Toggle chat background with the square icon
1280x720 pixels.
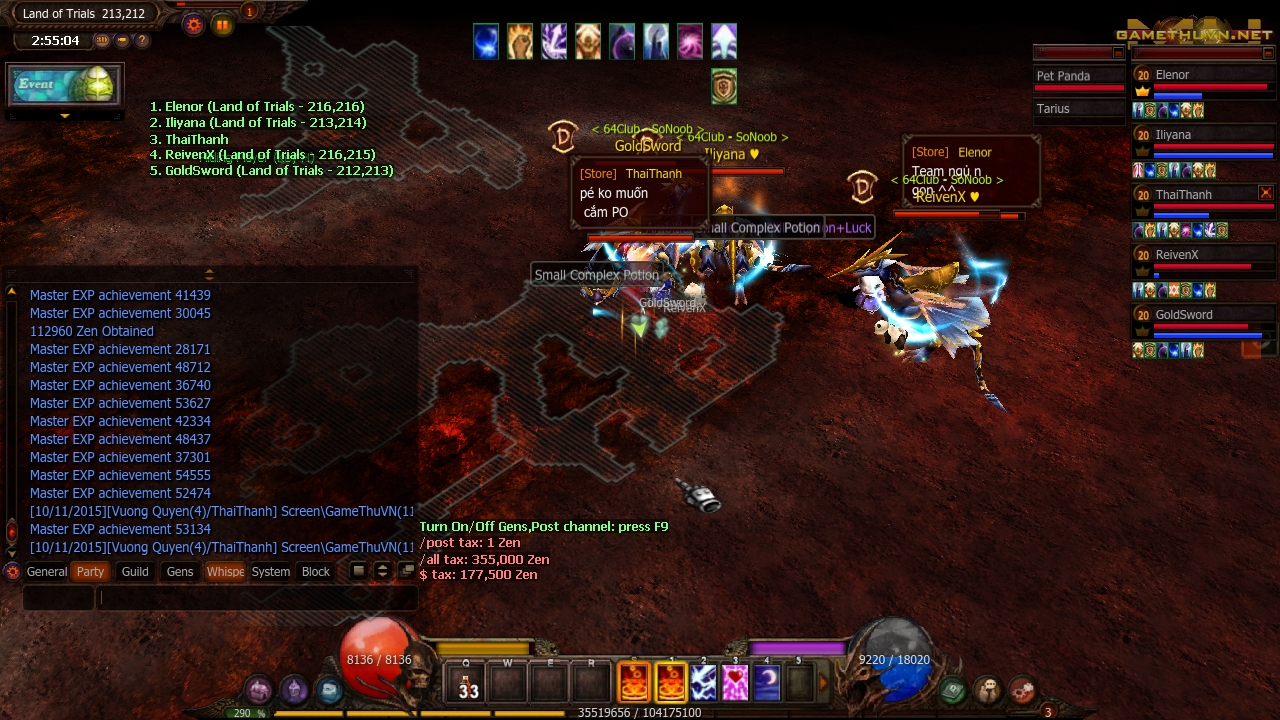pos(358,571)
